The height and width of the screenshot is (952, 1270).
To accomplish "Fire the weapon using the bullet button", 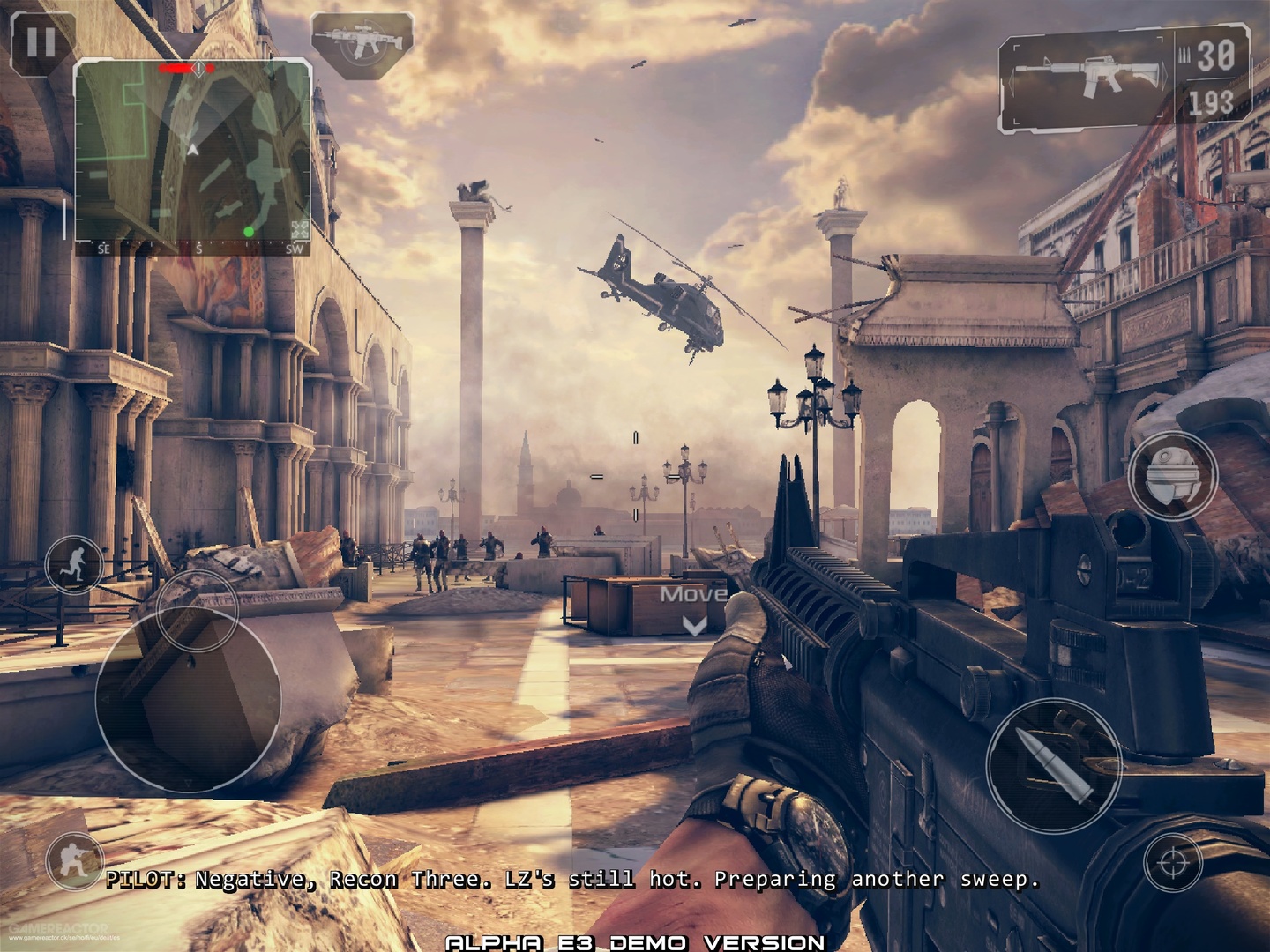I will (x=1053, y=765).
